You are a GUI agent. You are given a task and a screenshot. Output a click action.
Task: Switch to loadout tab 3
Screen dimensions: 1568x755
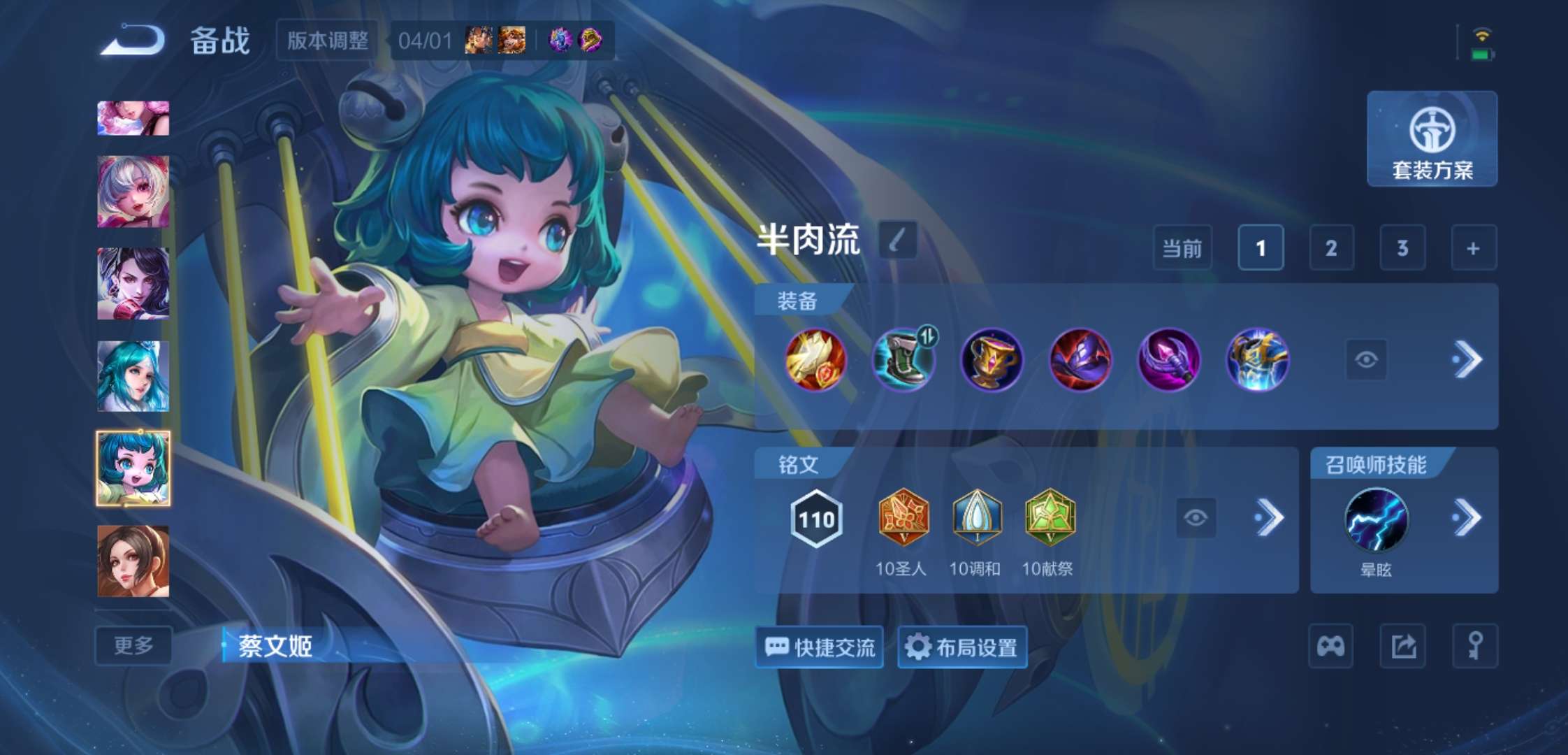pyautogui.click(x=1403, y=248)
